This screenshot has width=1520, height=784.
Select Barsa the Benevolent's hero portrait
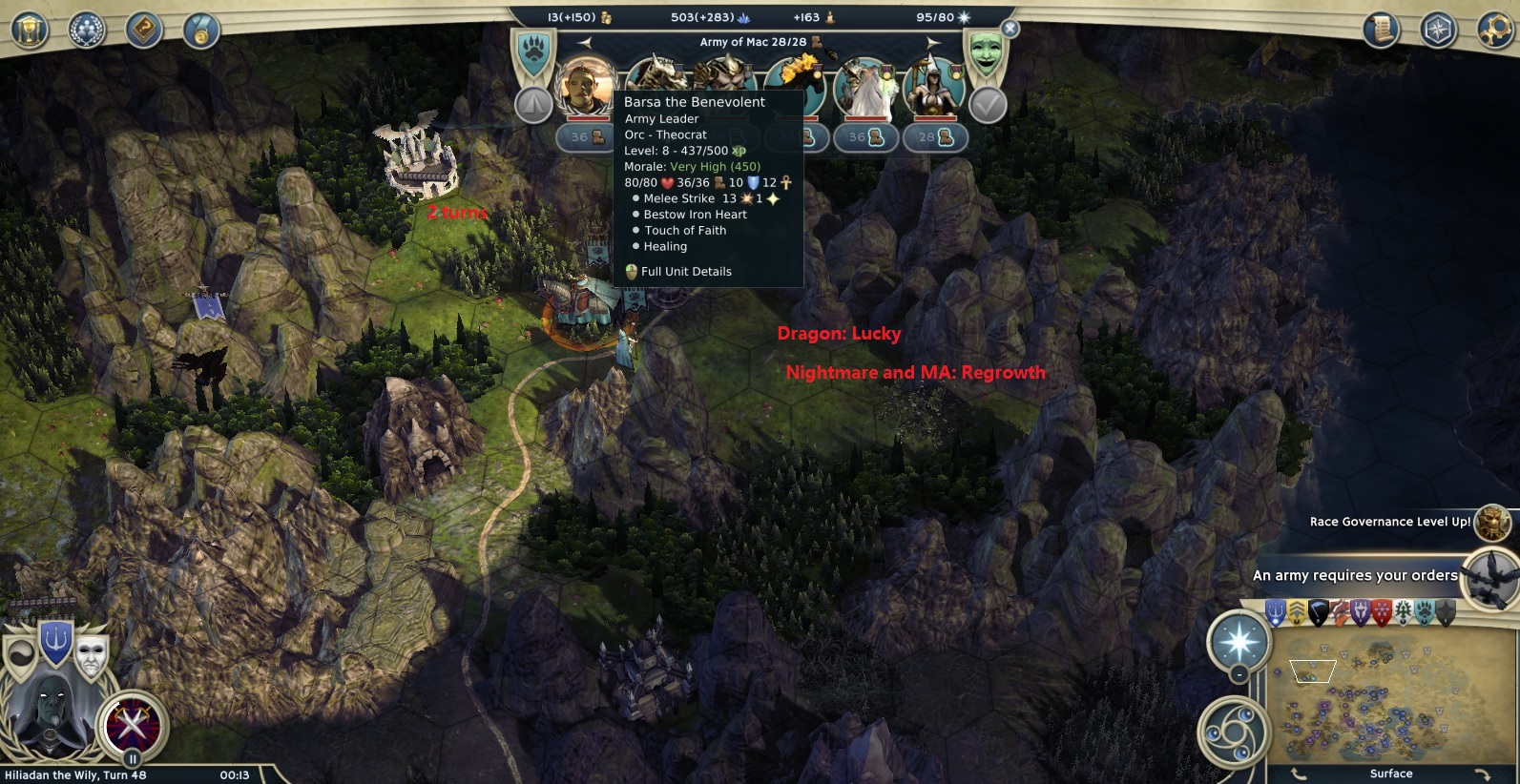(586, 88)
